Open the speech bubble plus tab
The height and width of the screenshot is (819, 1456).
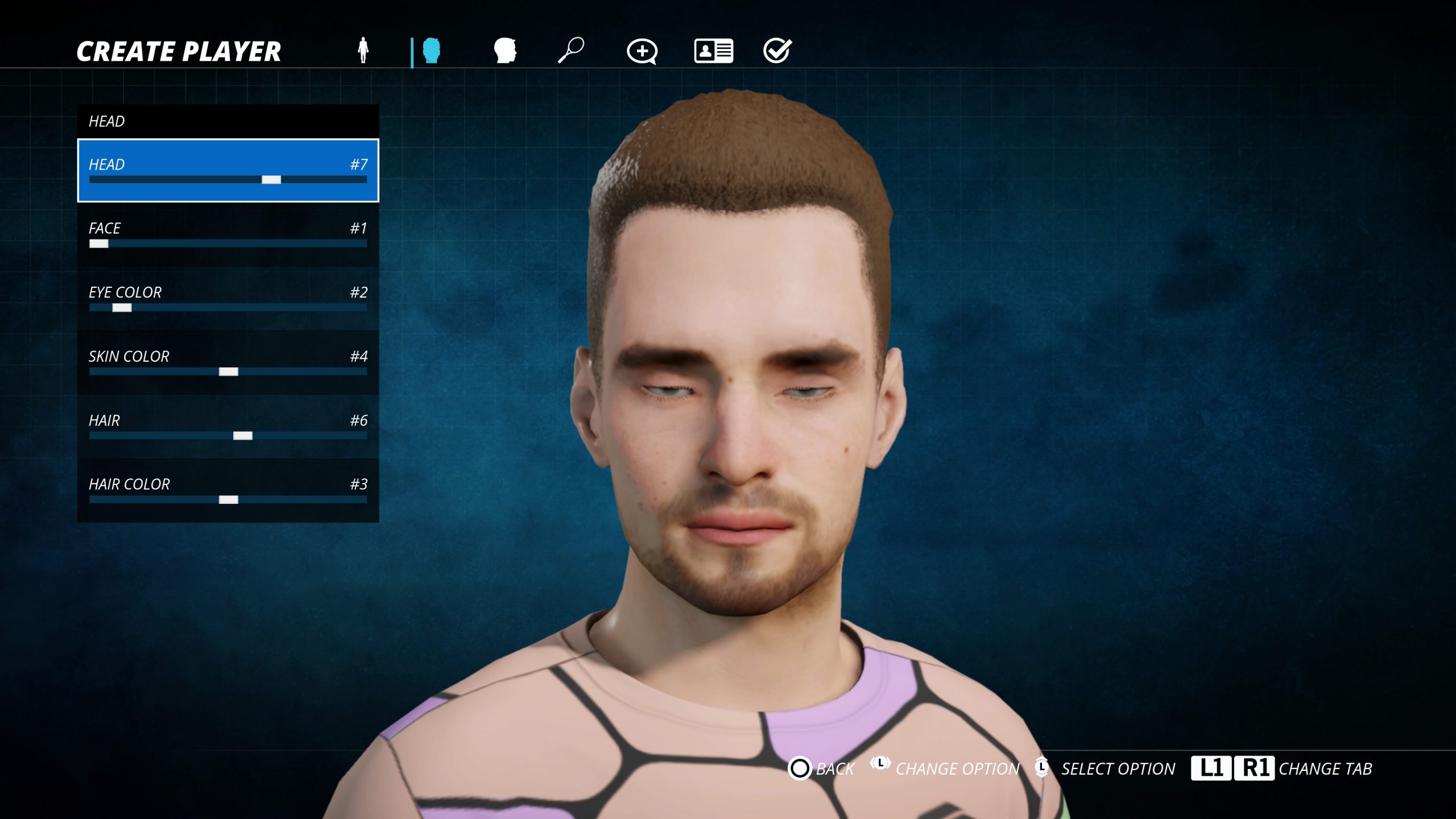click(642, 51)
